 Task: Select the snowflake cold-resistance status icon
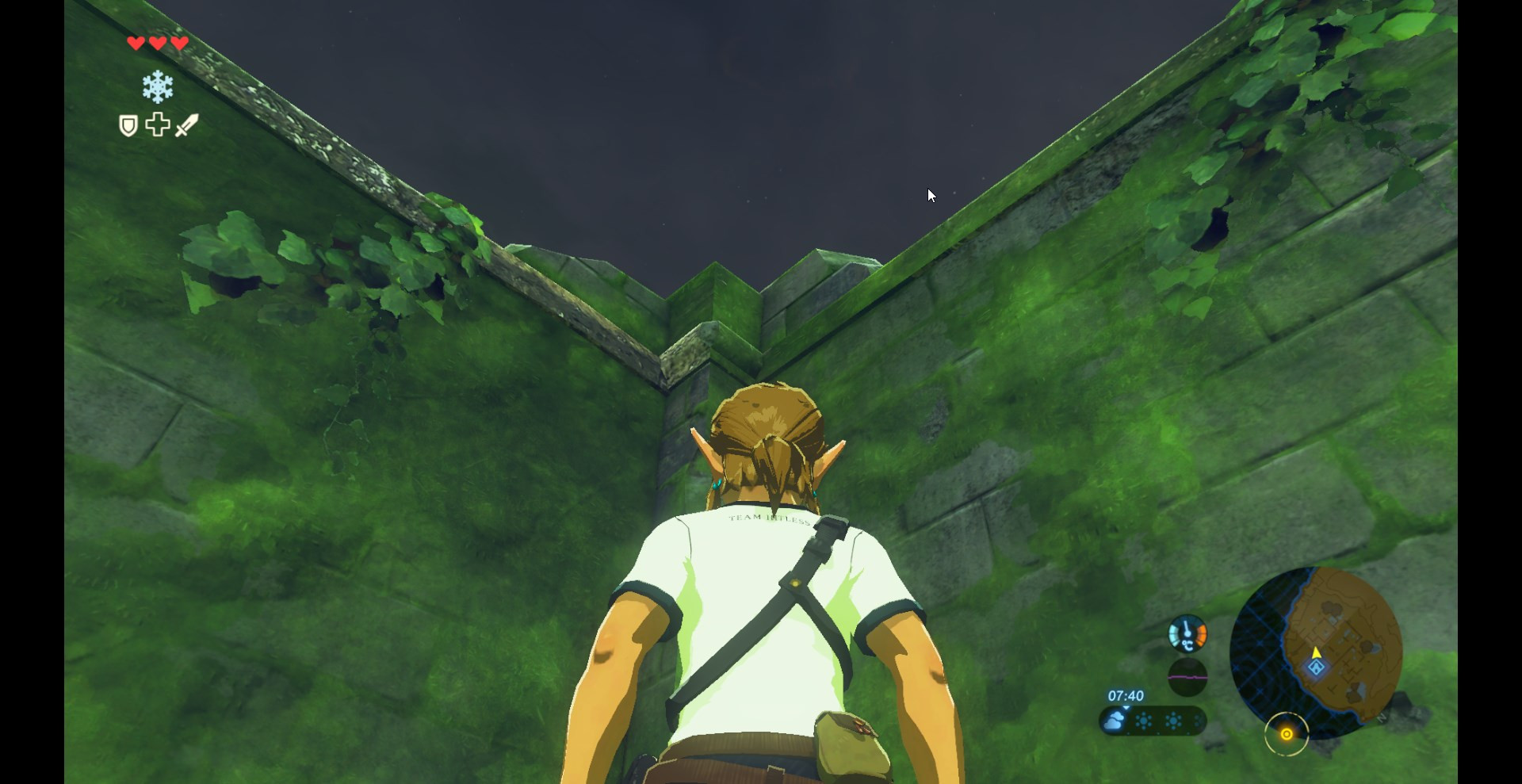coord(157,86)
